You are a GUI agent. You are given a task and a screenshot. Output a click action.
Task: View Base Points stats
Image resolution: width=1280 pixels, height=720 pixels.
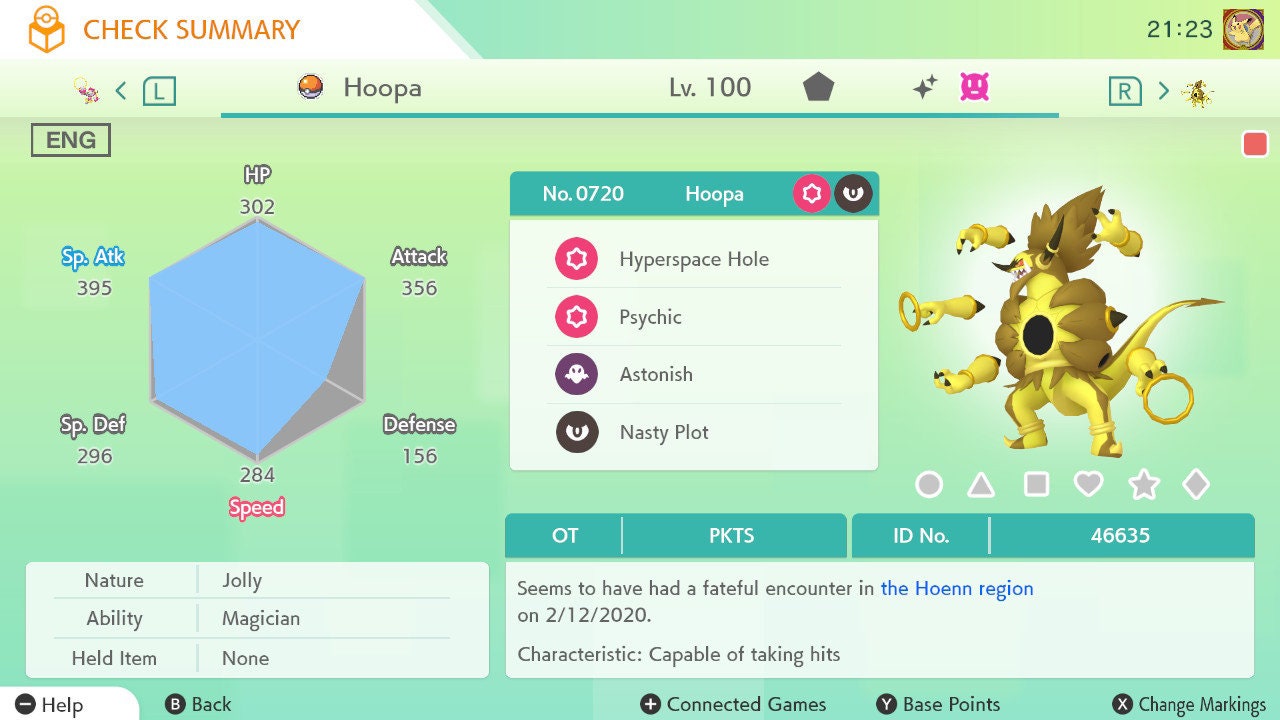point(938,705)
